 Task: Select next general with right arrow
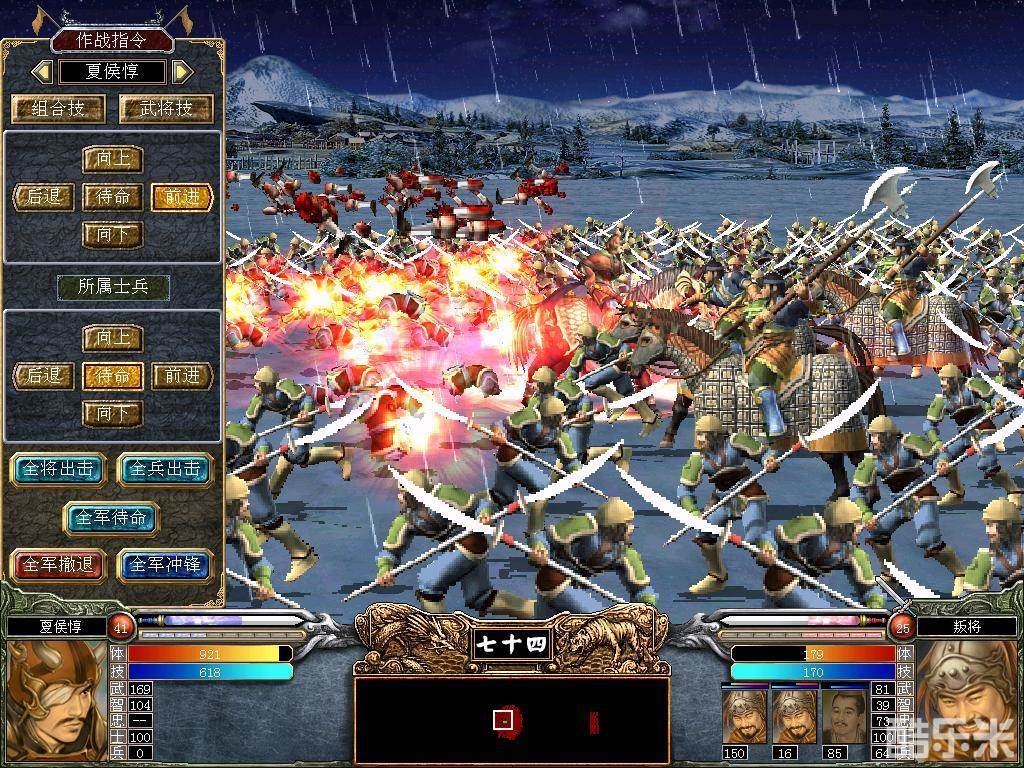(x=181, y=72)
